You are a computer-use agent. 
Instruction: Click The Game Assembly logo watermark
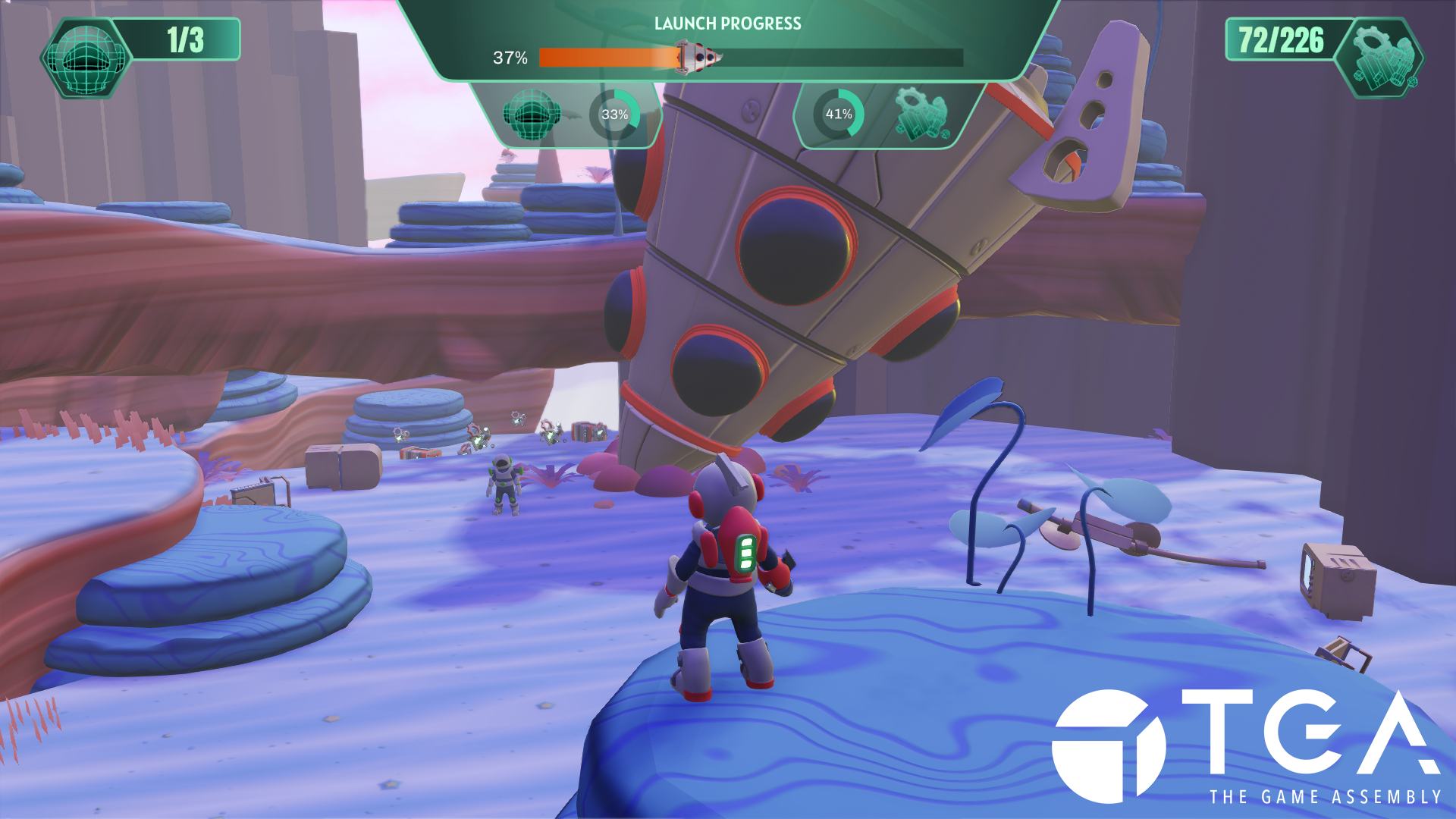click(1246, 746)
